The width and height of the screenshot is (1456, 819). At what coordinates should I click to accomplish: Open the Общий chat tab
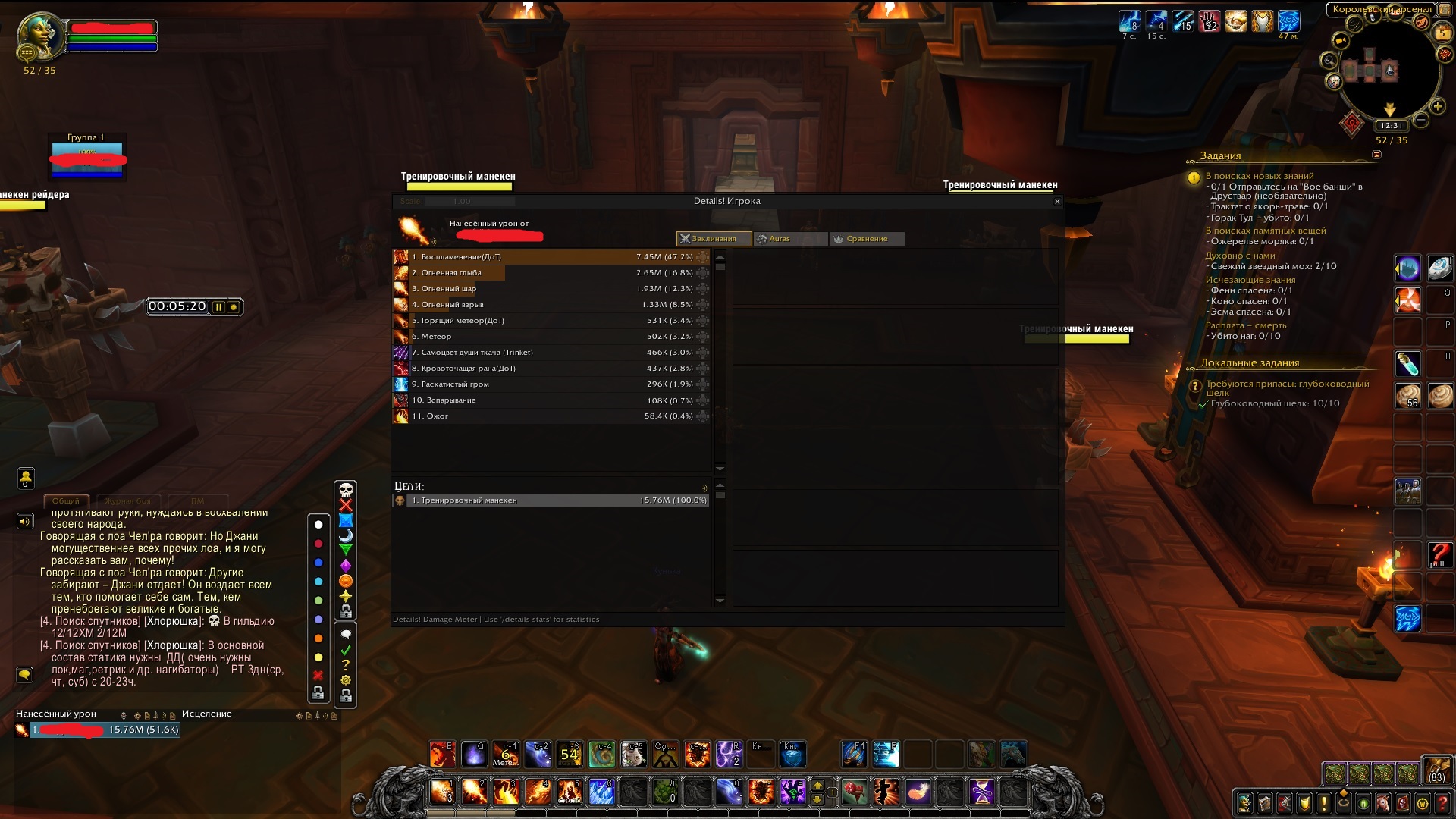click(66, 501)
